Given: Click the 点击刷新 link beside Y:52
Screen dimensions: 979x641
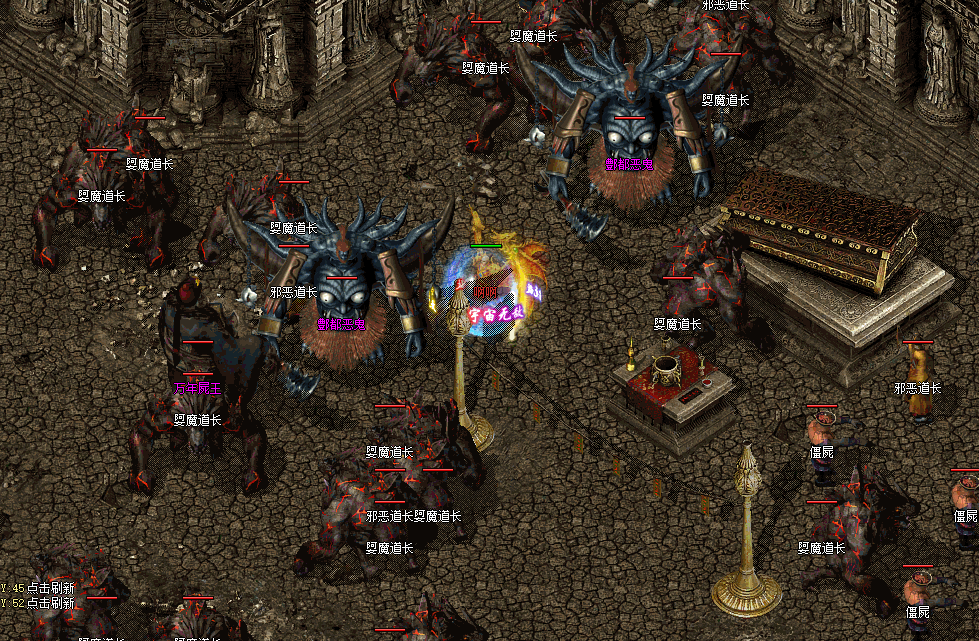Looking at the screenshot, I should [51, 603].
